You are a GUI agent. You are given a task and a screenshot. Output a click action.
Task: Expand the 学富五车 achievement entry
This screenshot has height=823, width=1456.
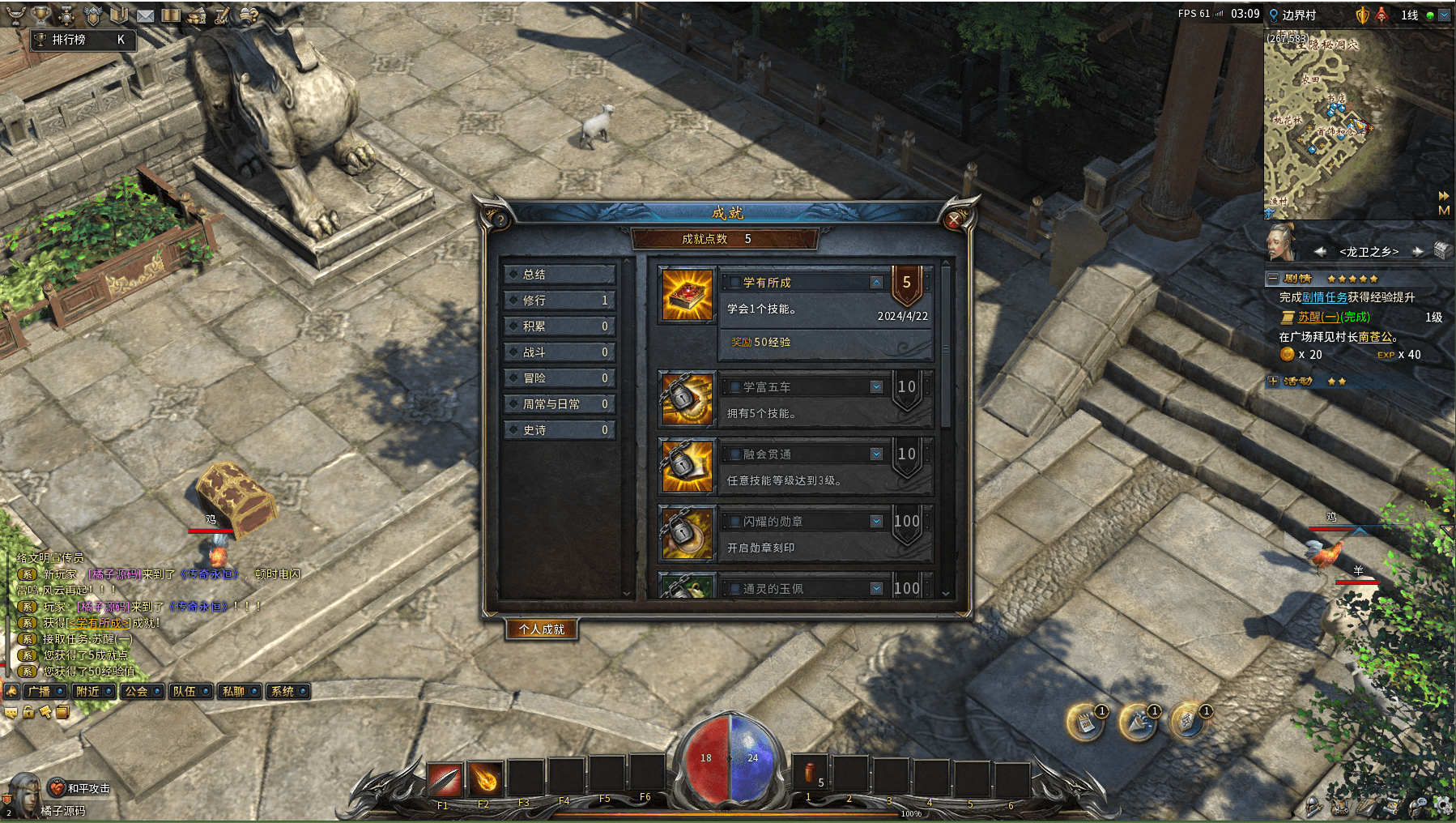pyautogui.click(x=876, y=387)
